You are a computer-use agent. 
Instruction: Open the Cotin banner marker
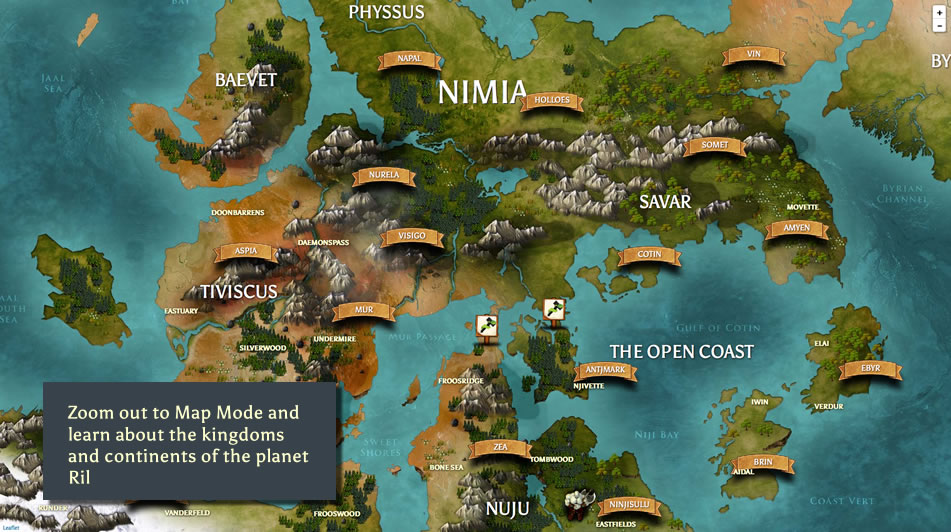click(x=649, y=255)
